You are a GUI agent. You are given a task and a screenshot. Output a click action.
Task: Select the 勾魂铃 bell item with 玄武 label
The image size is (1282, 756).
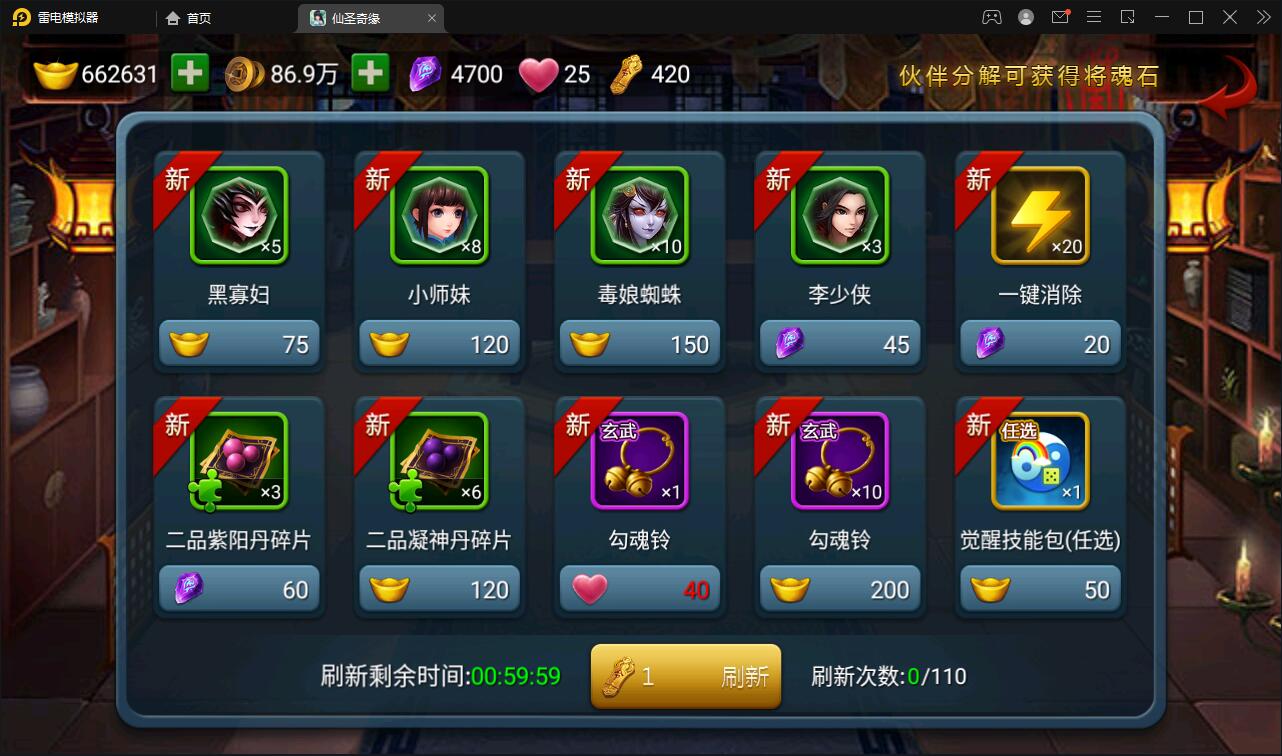click(640, 460)
